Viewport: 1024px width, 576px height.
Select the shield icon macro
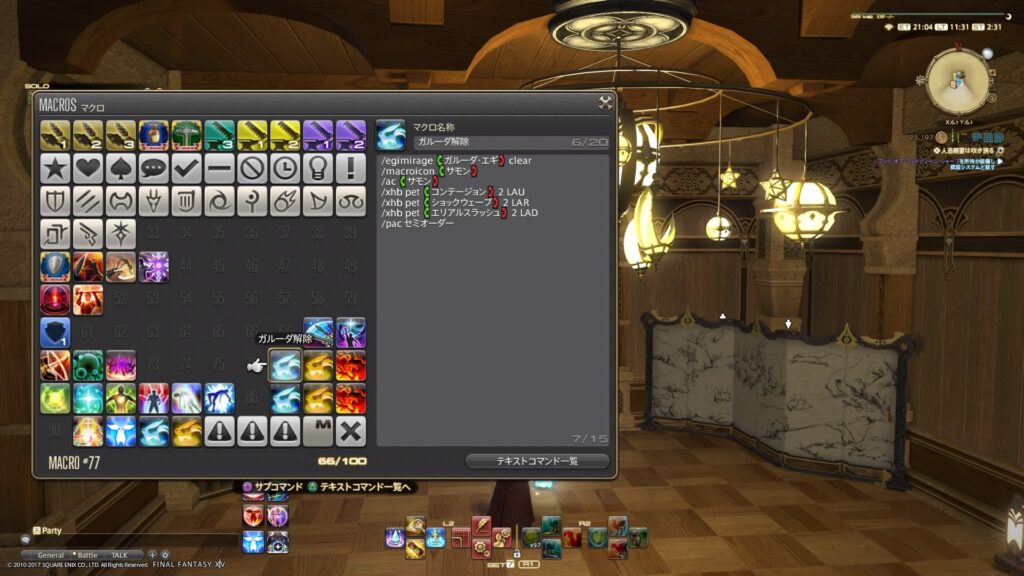pyautogui.click(x=55, y=200)
